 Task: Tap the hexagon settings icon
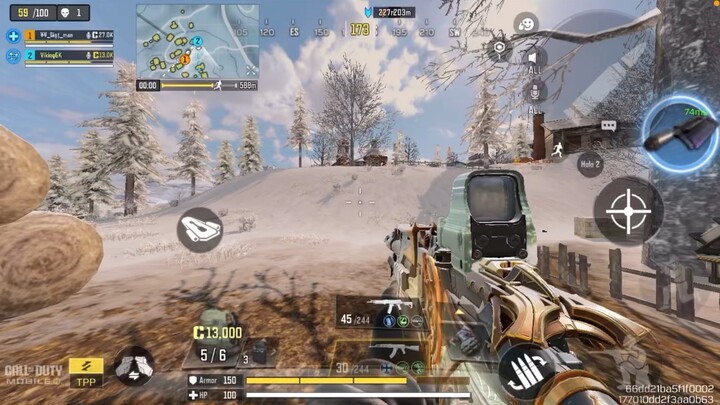498,47
